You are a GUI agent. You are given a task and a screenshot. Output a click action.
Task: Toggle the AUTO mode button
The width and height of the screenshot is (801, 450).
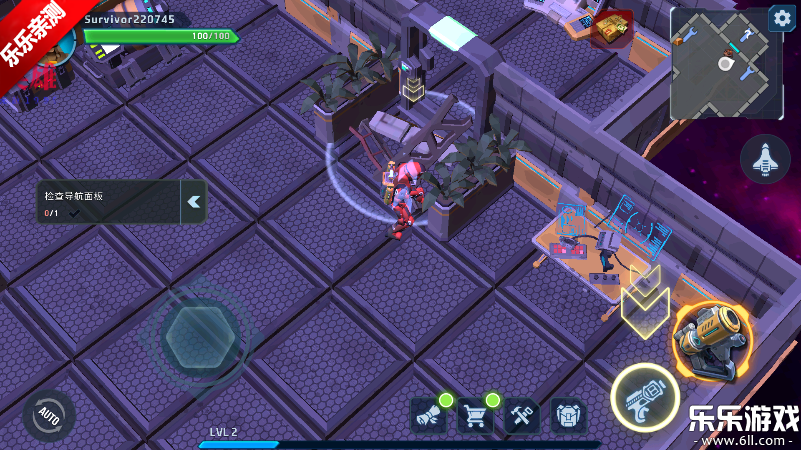48,413
